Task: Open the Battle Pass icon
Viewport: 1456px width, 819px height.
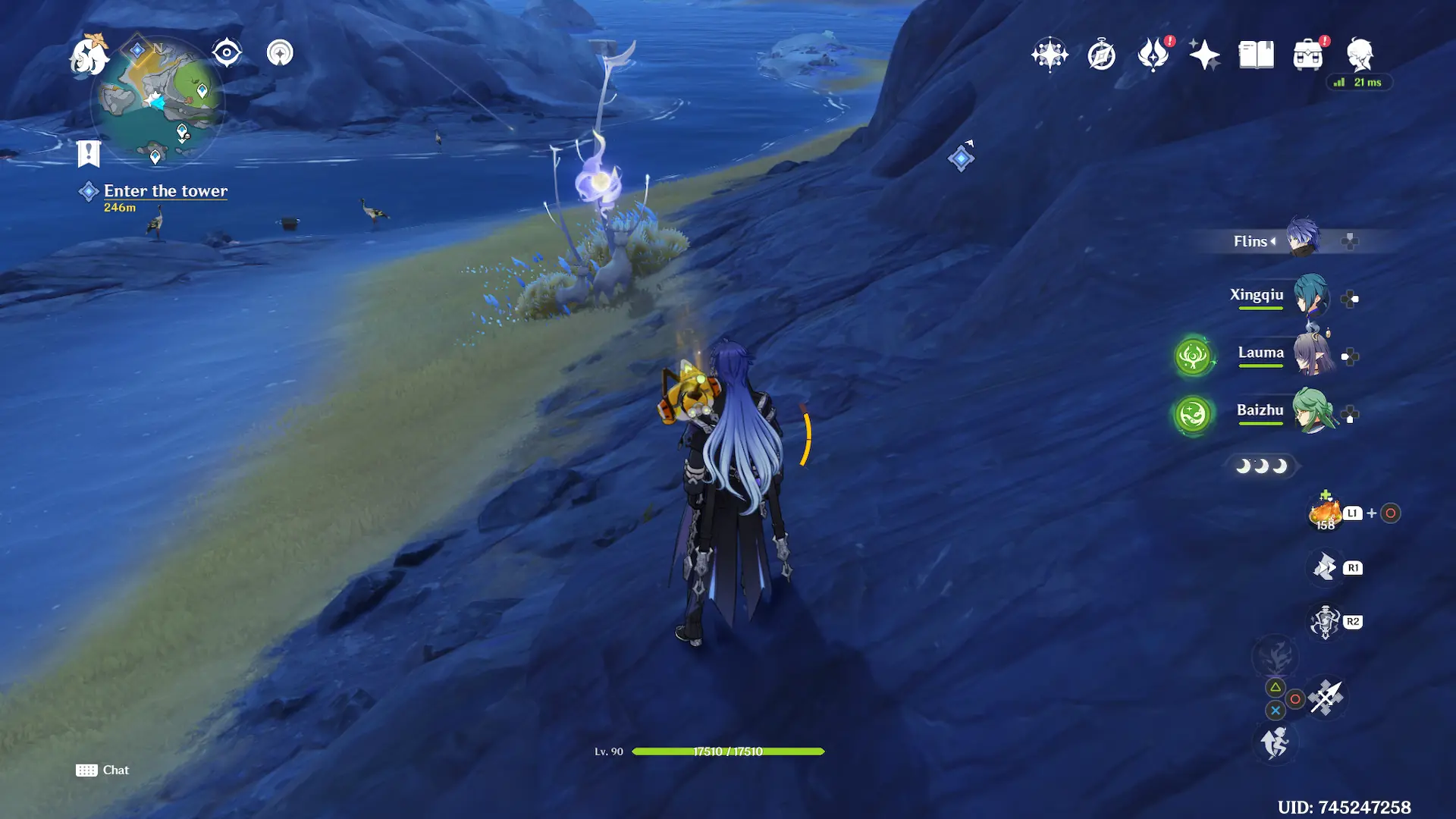Action: pos(1153,55)
